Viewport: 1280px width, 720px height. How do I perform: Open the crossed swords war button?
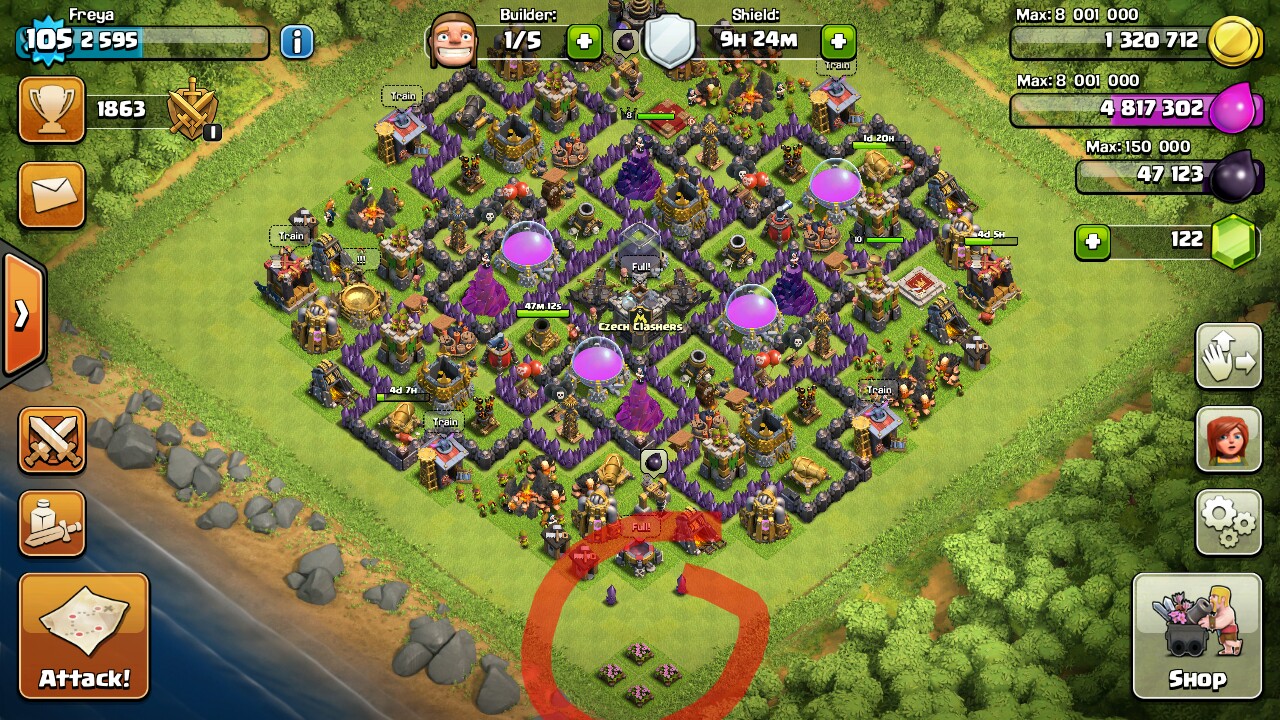click(x=52, y=440)
